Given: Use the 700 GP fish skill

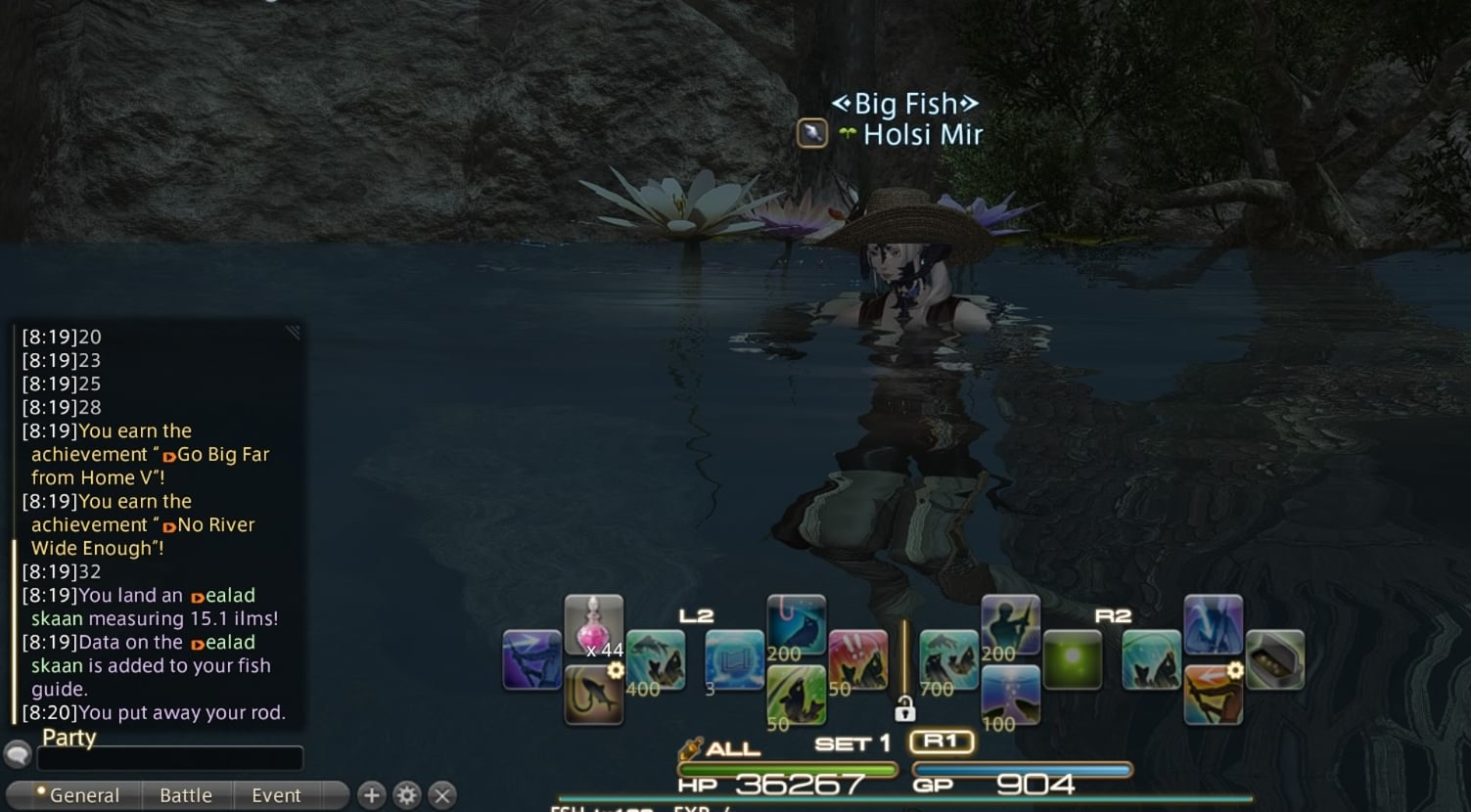Looking at the screenshot, I should [x=947, y=660].
